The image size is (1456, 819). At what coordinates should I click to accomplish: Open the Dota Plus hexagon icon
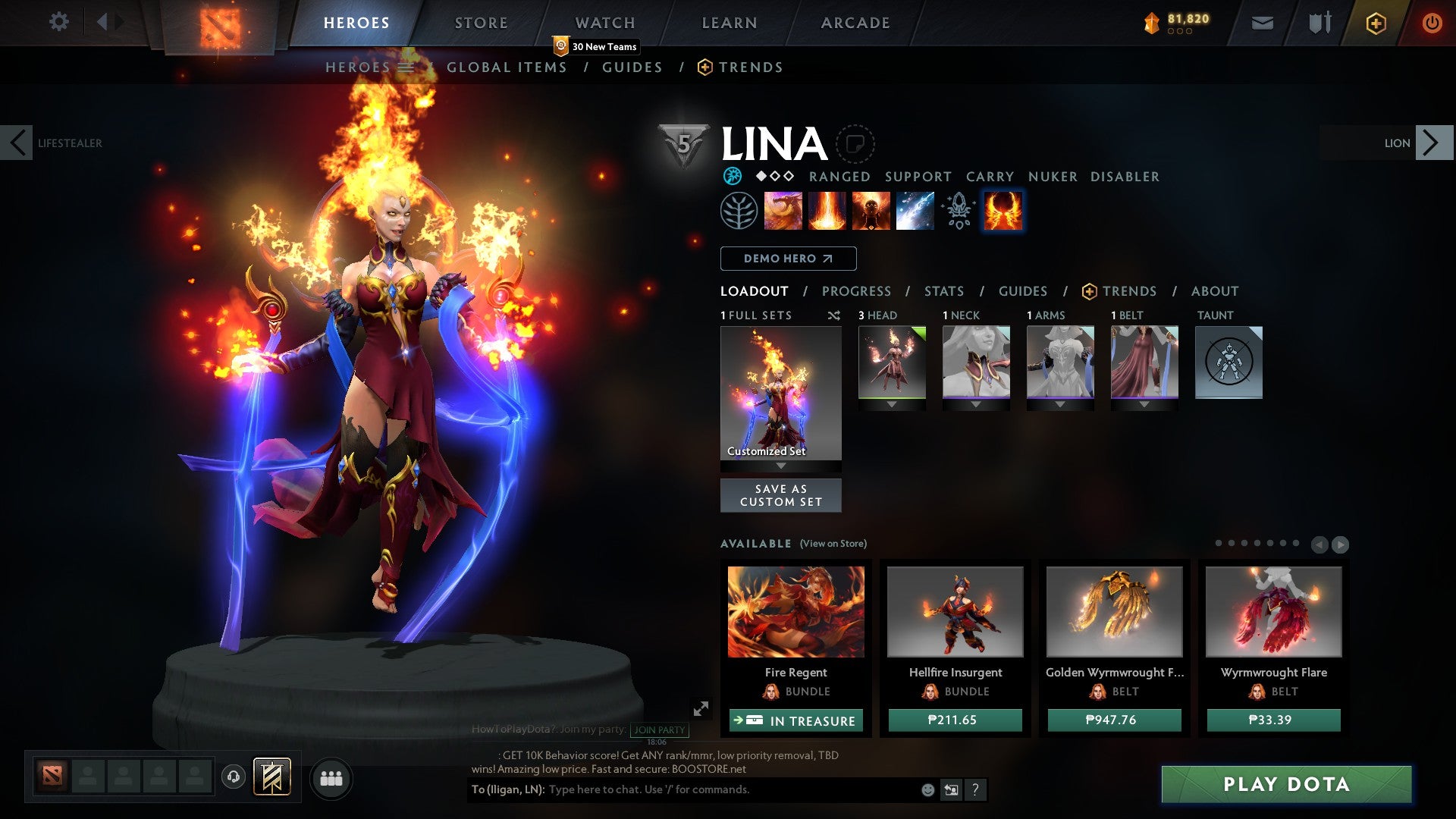point(1375,23)
